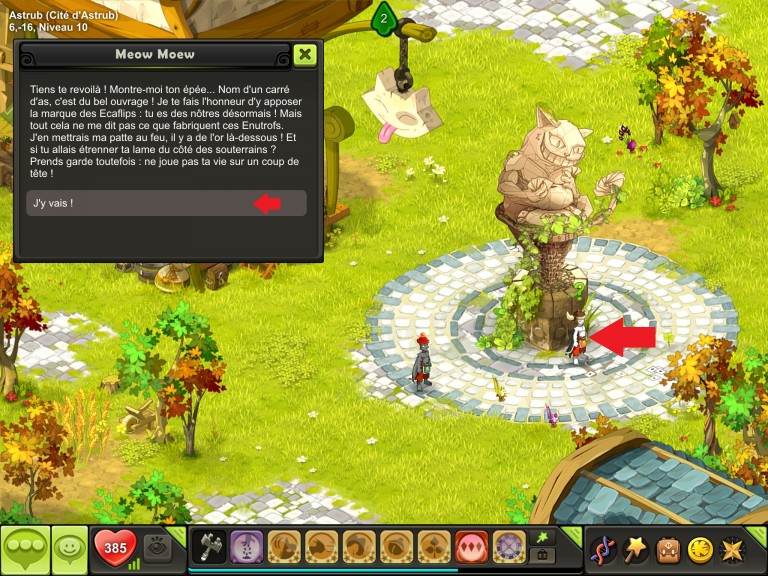This screenshot has width=768, height=576.
Task: Switch to the green star spells bar
Action: point(543,537)
